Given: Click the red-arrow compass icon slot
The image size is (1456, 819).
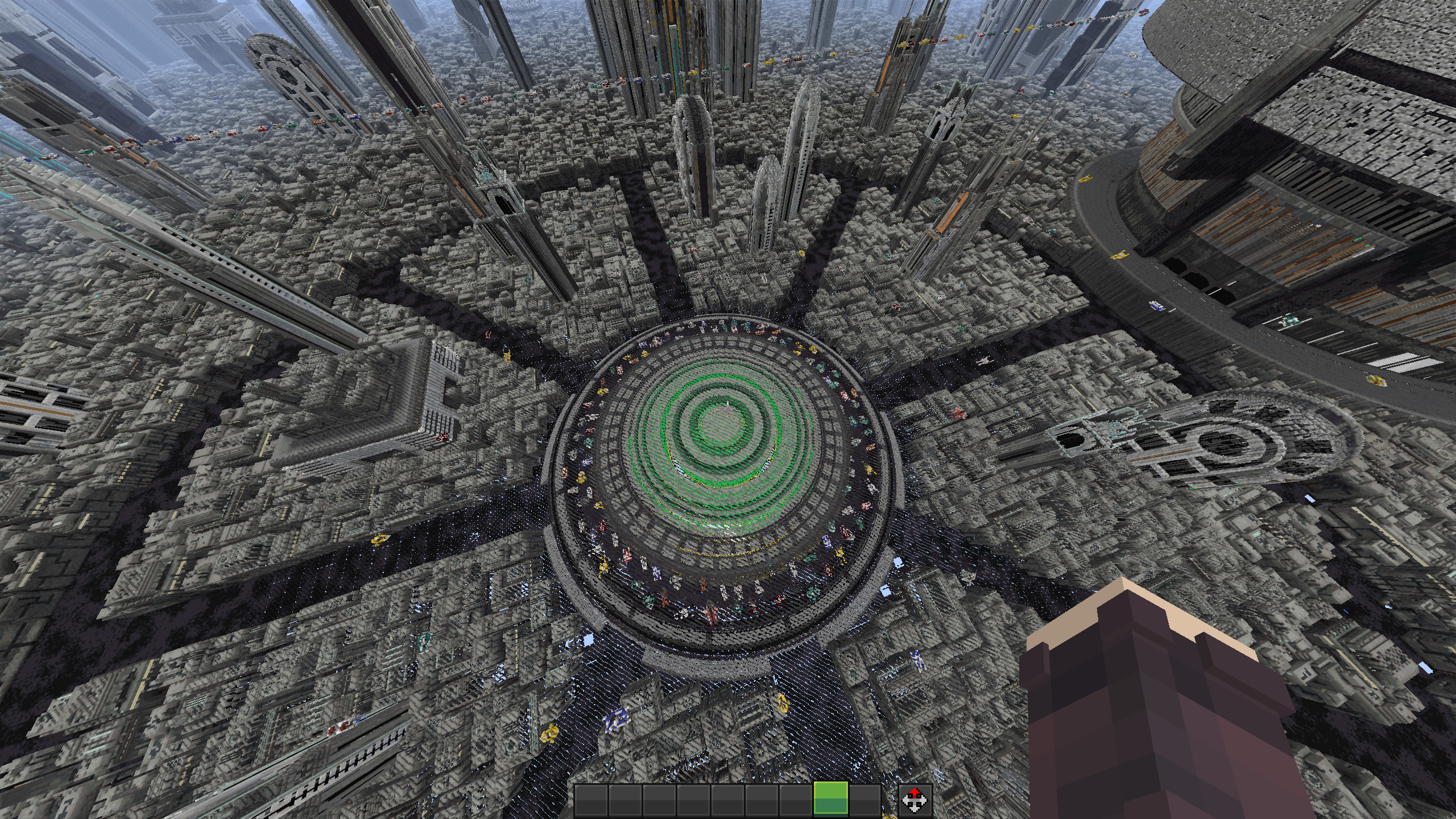Looking at the screenshot, I should click(916, 801).
